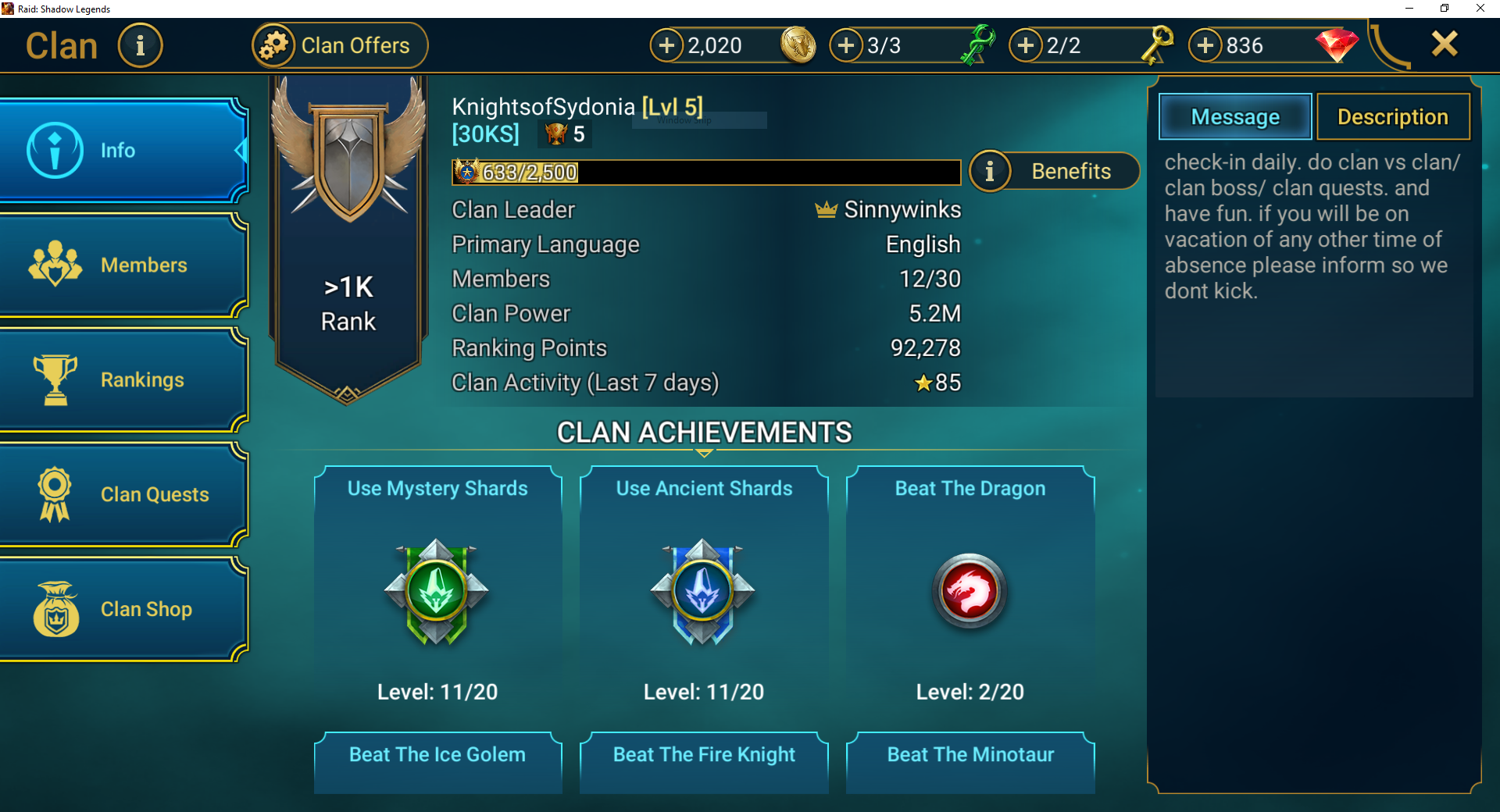
Task: Close the Clan screen with the X
Action: [1445, 44]
